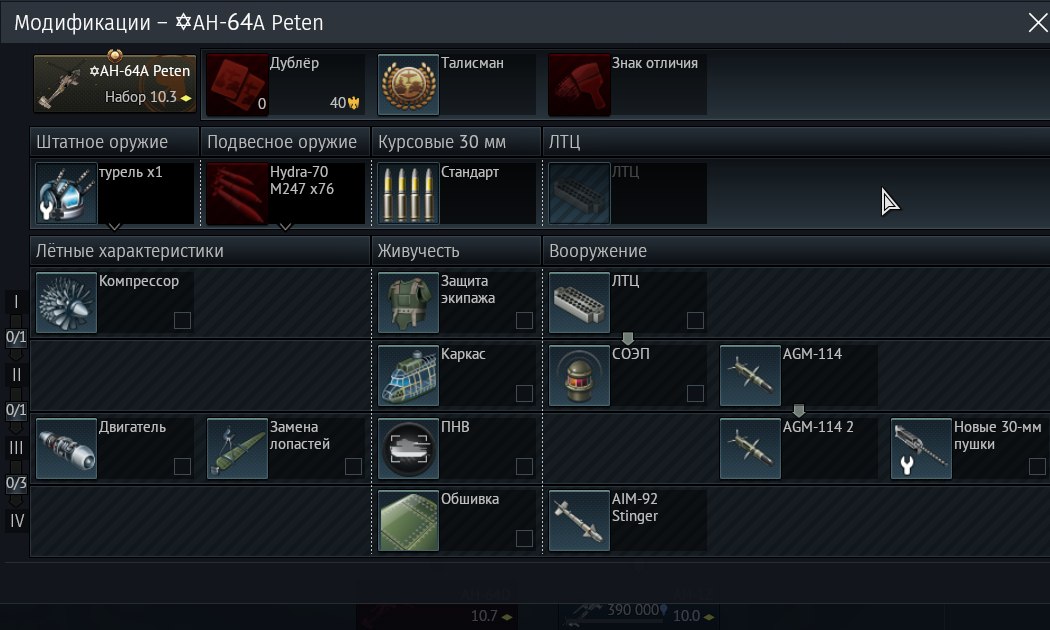The width and height of the screenshot is (1050, 630).
Task: Pick the AGM-114 2 missile modification
Action: [799, 448]
